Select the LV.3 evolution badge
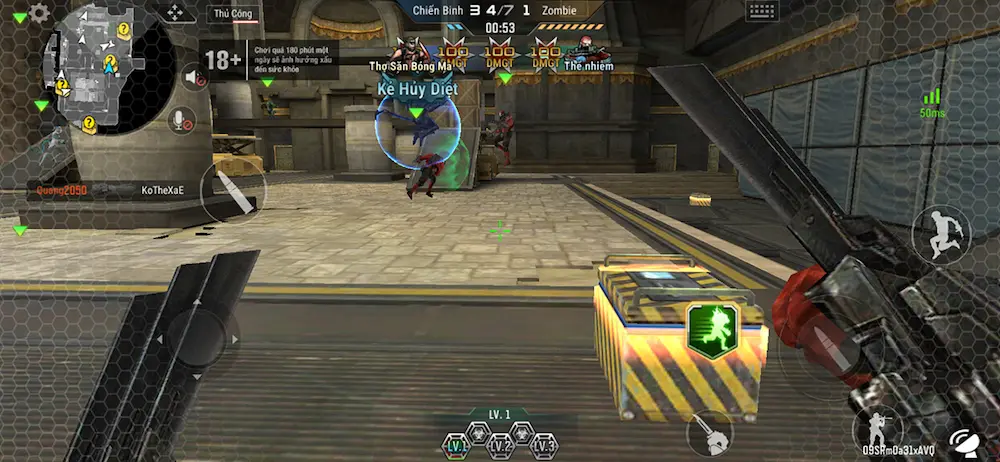The height and width of the screenshot is (462, 1000). 544,445
